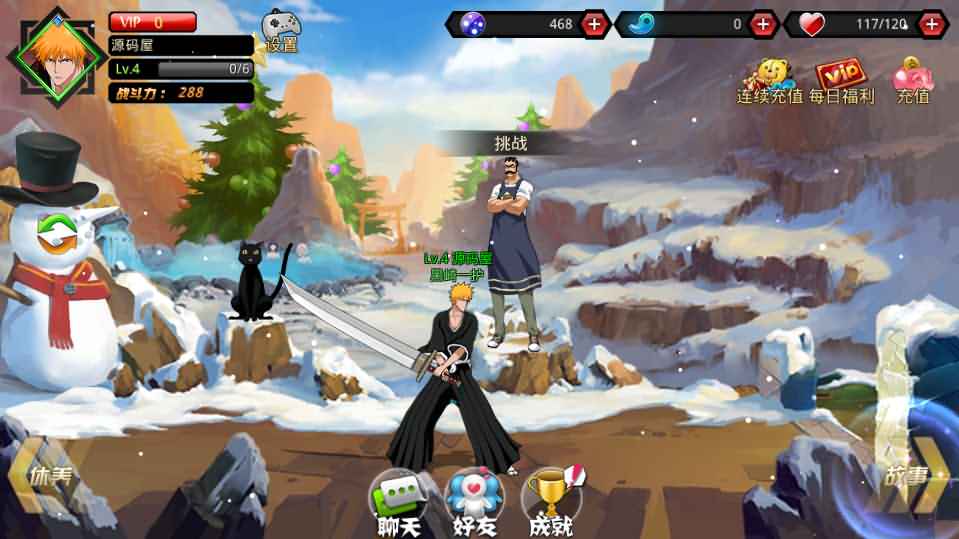Open the red VIP level badge

pyautogui.click(x=152, y=22)
